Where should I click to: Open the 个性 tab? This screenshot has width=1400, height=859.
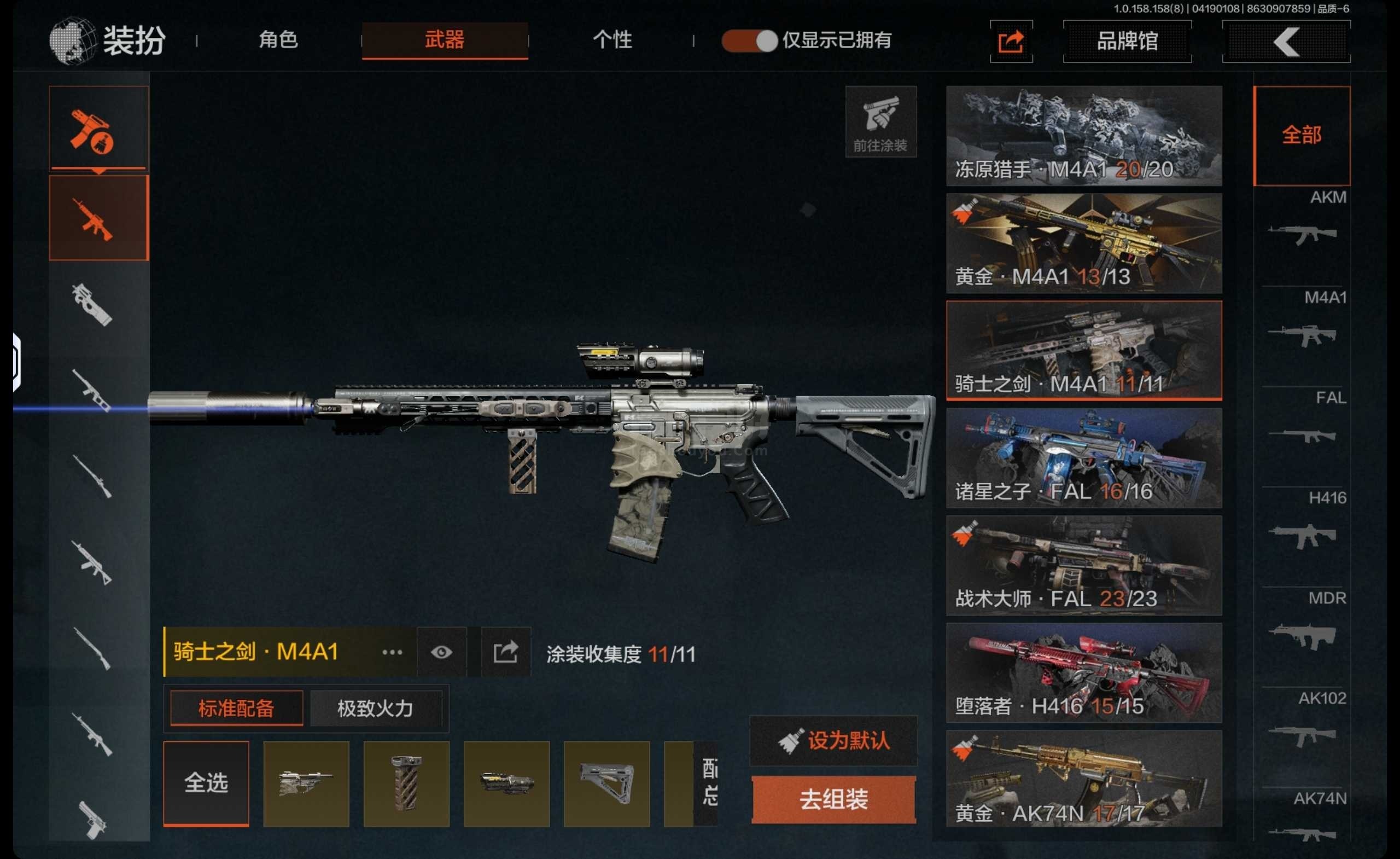612,40
